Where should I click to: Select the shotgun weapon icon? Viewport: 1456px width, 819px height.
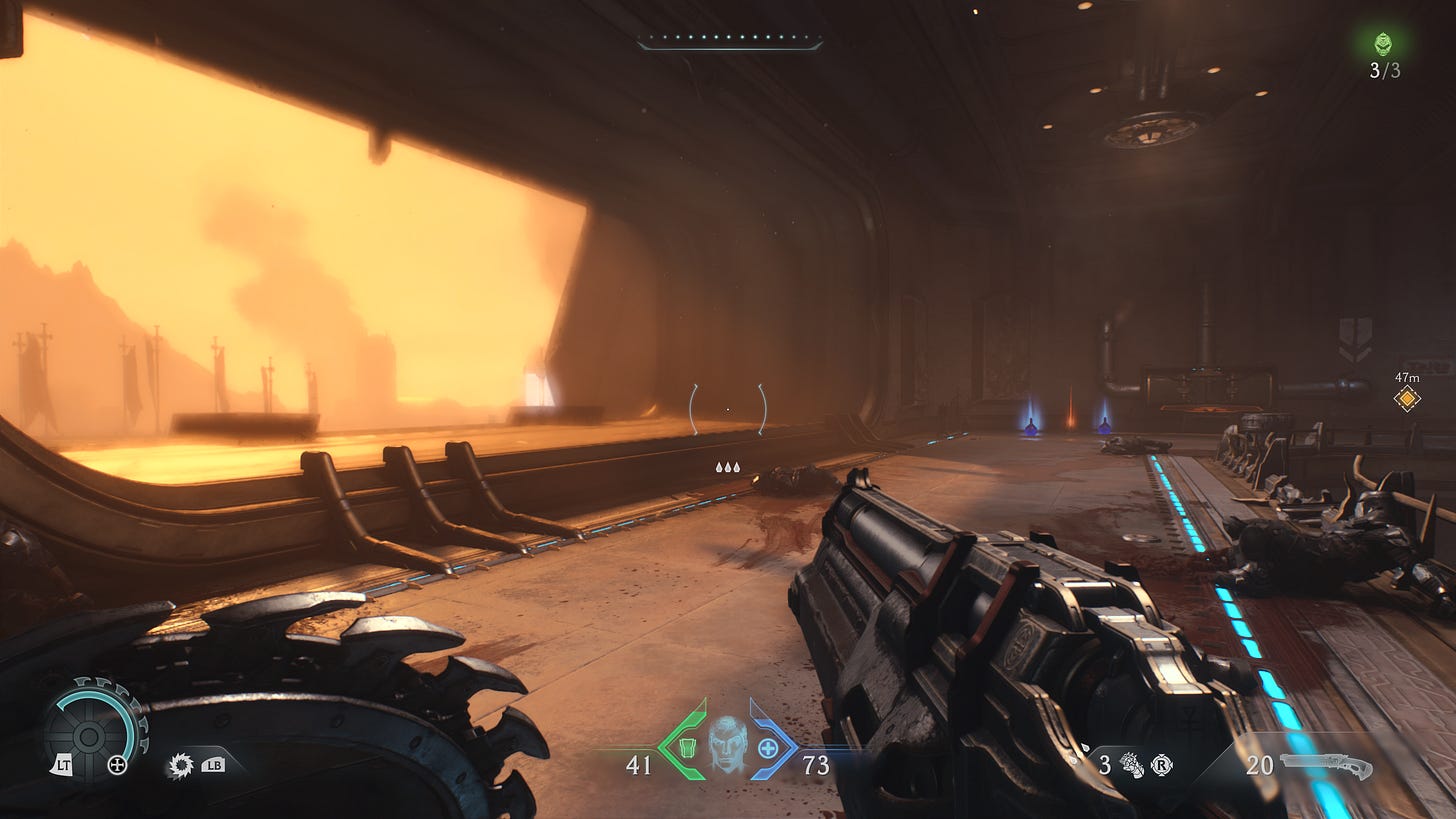[x=1326, y=766]
